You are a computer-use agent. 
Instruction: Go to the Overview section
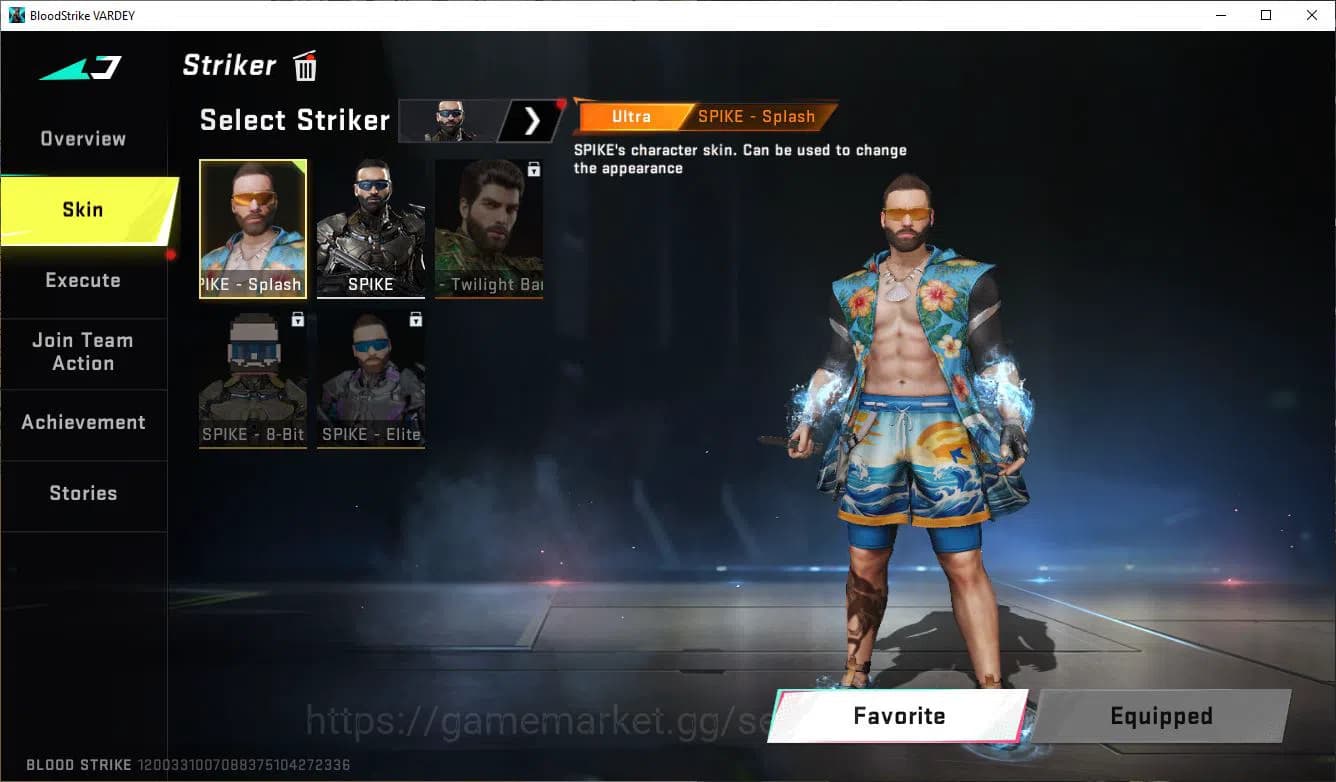(82, 138)
